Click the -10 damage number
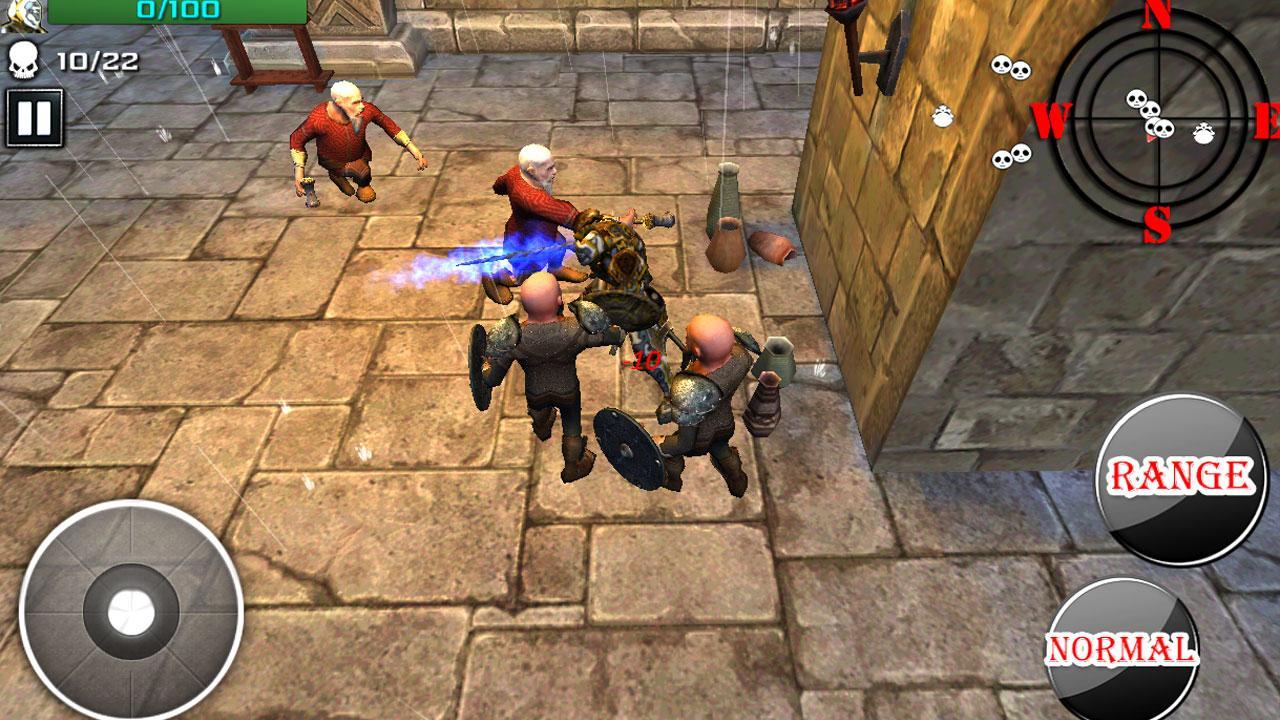 [643, 360]
